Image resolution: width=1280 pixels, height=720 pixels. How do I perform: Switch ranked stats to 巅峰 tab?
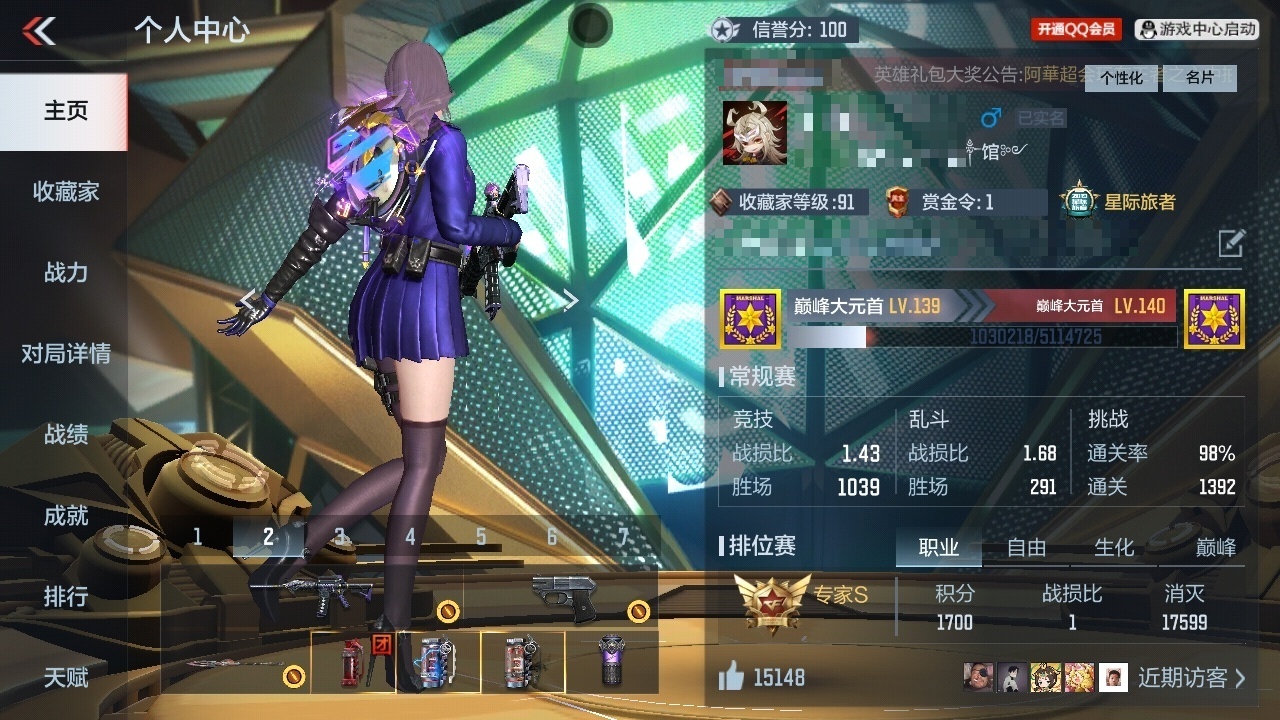(x=1215, y=547)
